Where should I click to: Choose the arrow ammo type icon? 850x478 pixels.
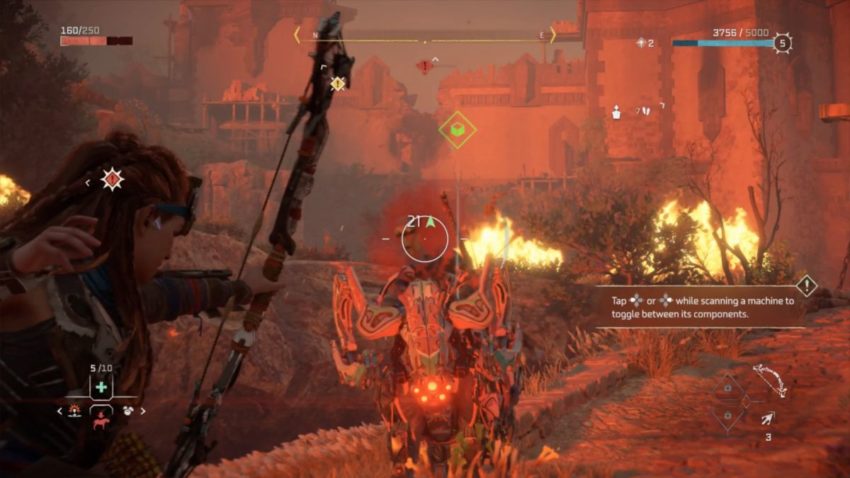click(767, 418)
